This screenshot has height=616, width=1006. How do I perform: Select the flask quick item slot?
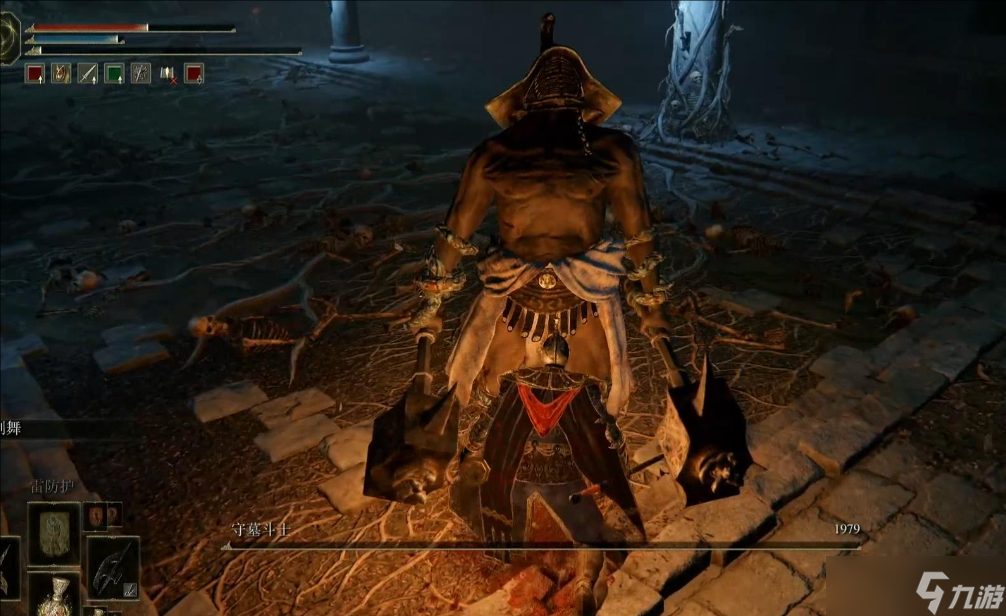click(53, 594)
